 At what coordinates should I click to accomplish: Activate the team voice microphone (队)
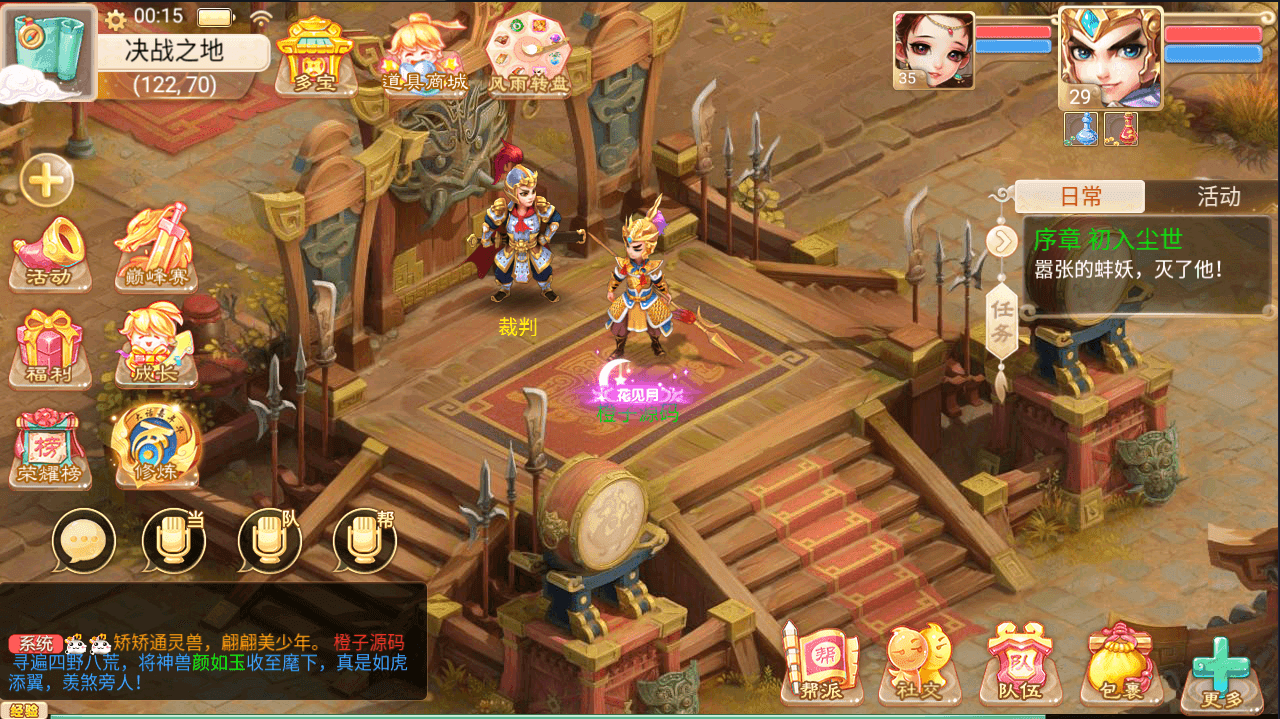[x=269, y=541]
